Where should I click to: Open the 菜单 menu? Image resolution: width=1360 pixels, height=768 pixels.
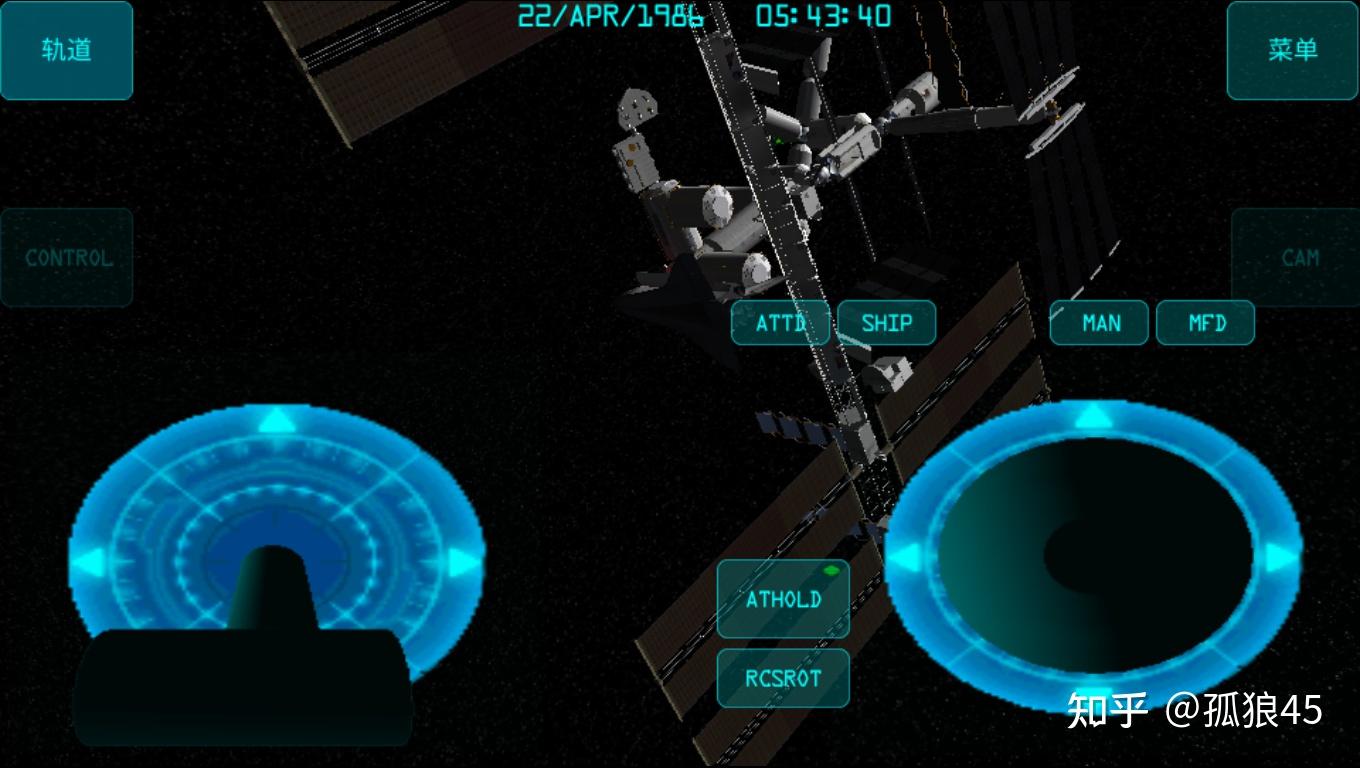(1292, 50)
